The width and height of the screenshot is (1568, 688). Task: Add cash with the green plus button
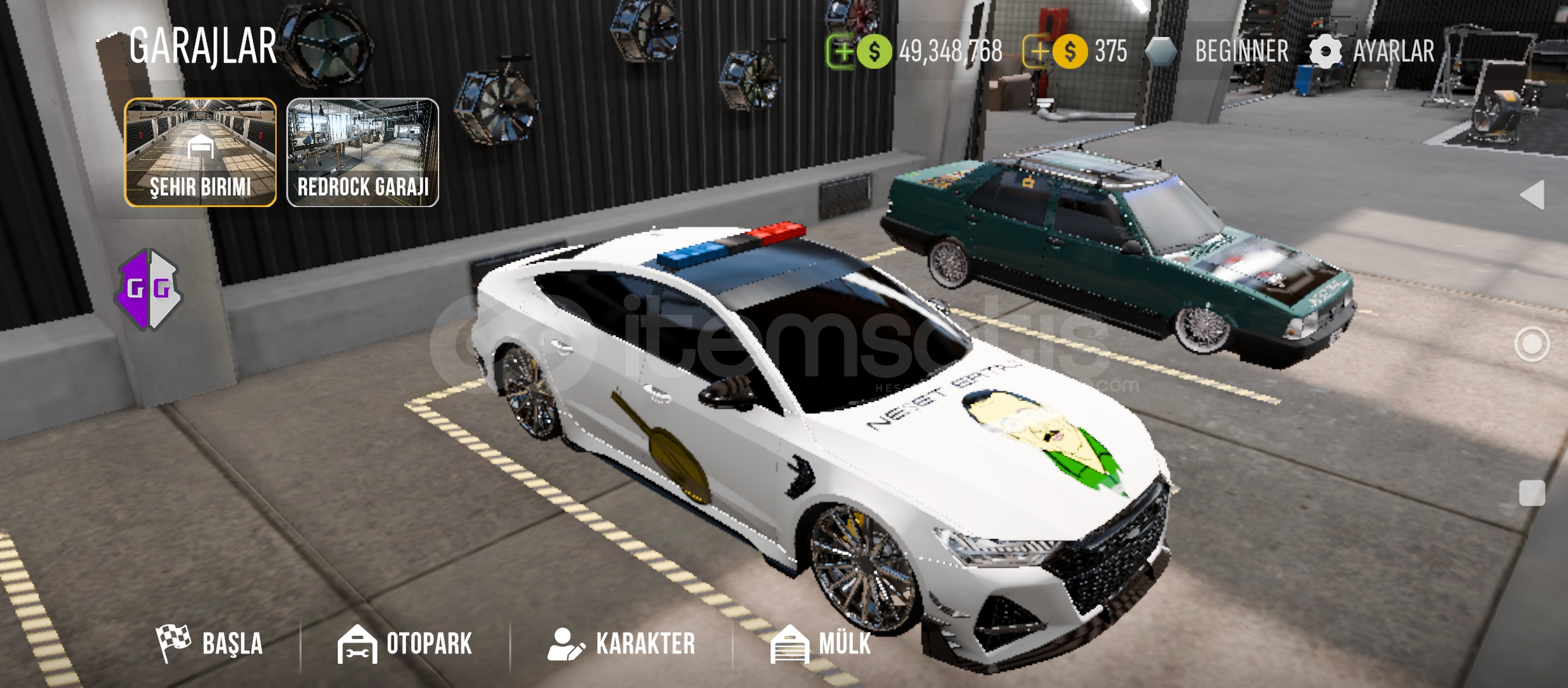pyautogui.click(x=842, y=51)
